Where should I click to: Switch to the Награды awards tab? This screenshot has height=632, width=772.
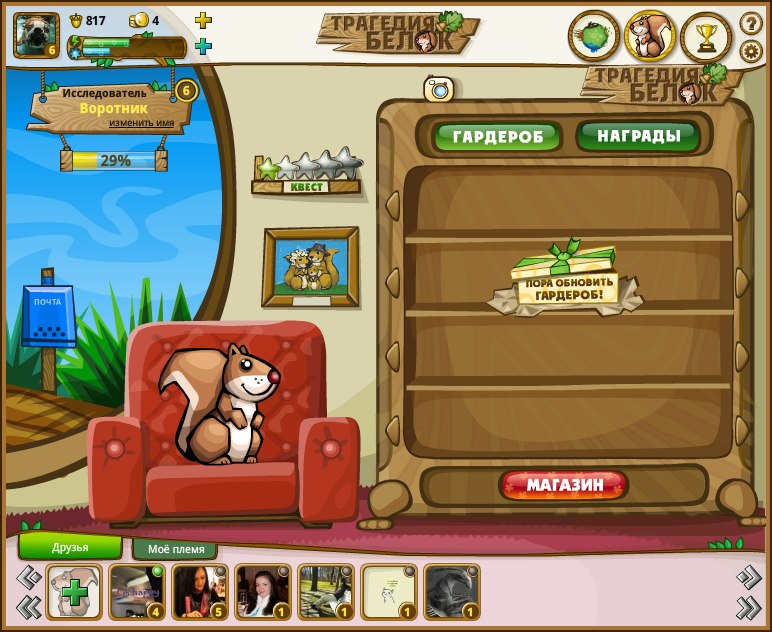[638, 136]
